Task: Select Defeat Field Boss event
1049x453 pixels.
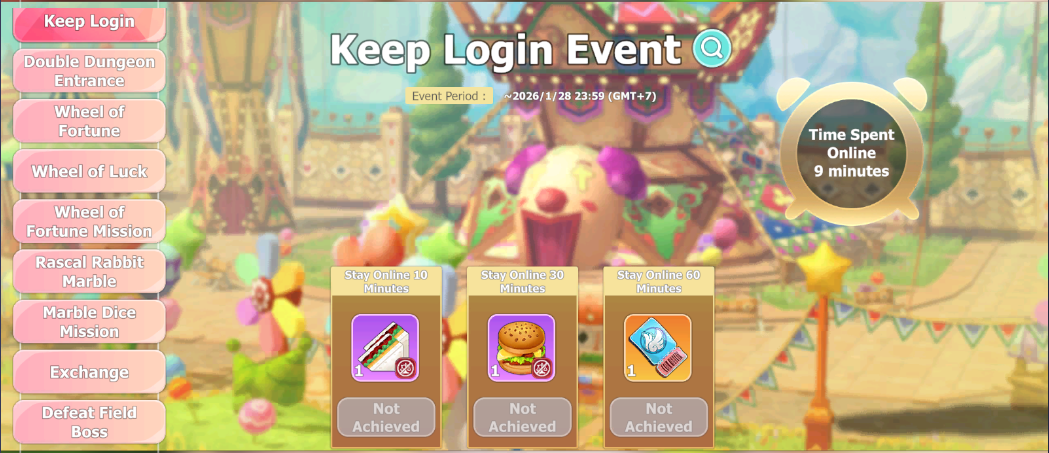Action: (89, 422)
